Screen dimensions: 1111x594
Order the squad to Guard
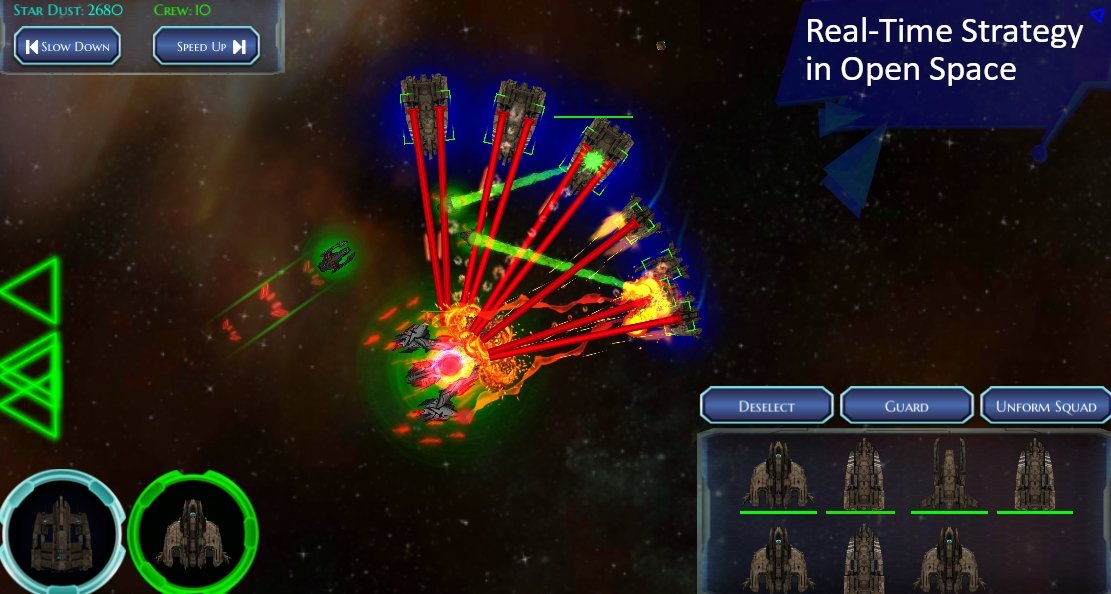(x=906, y=406)
